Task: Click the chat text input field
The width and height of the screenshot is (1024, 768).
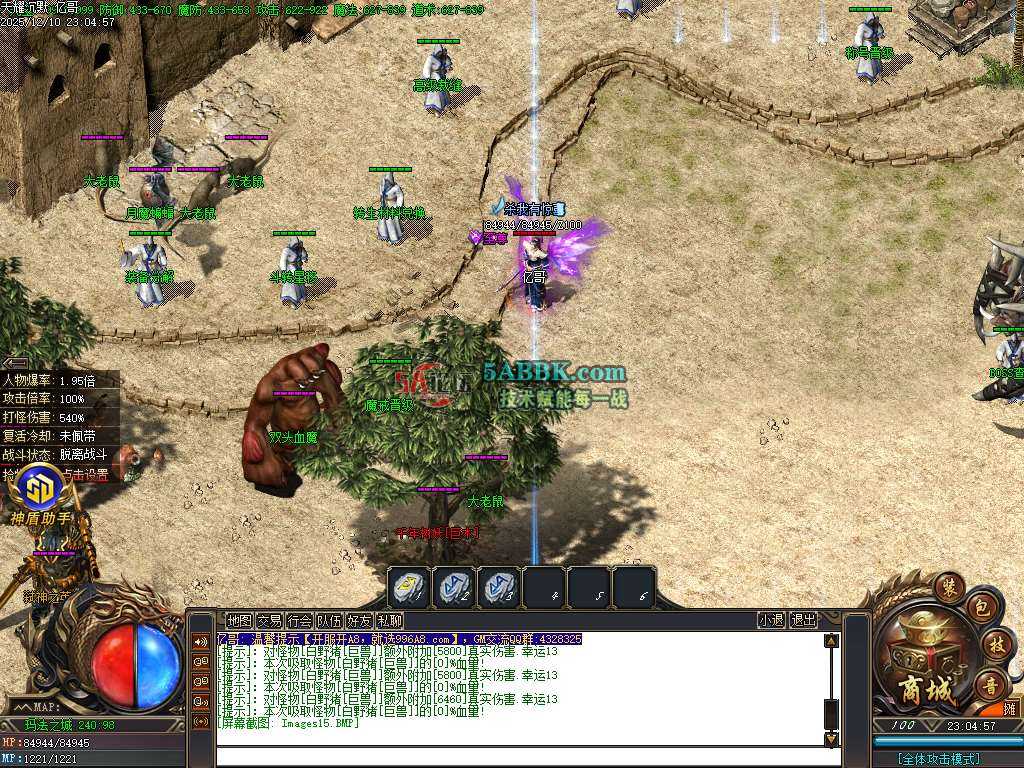Action: click(x=520, y=757)
